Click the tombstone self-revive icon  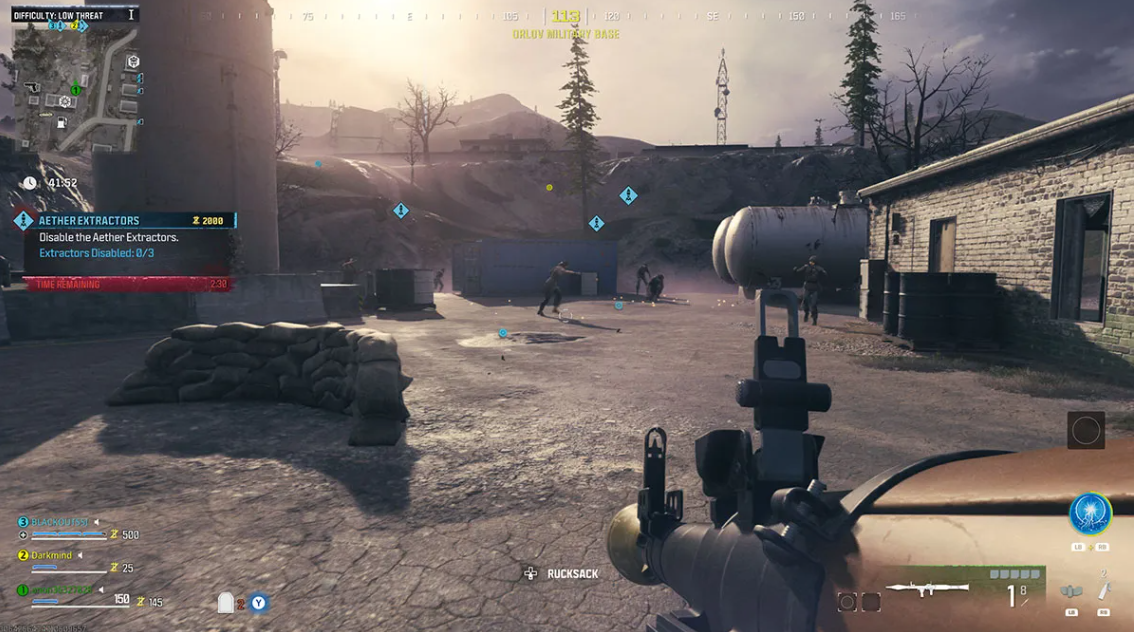click(x=226, y=602)
